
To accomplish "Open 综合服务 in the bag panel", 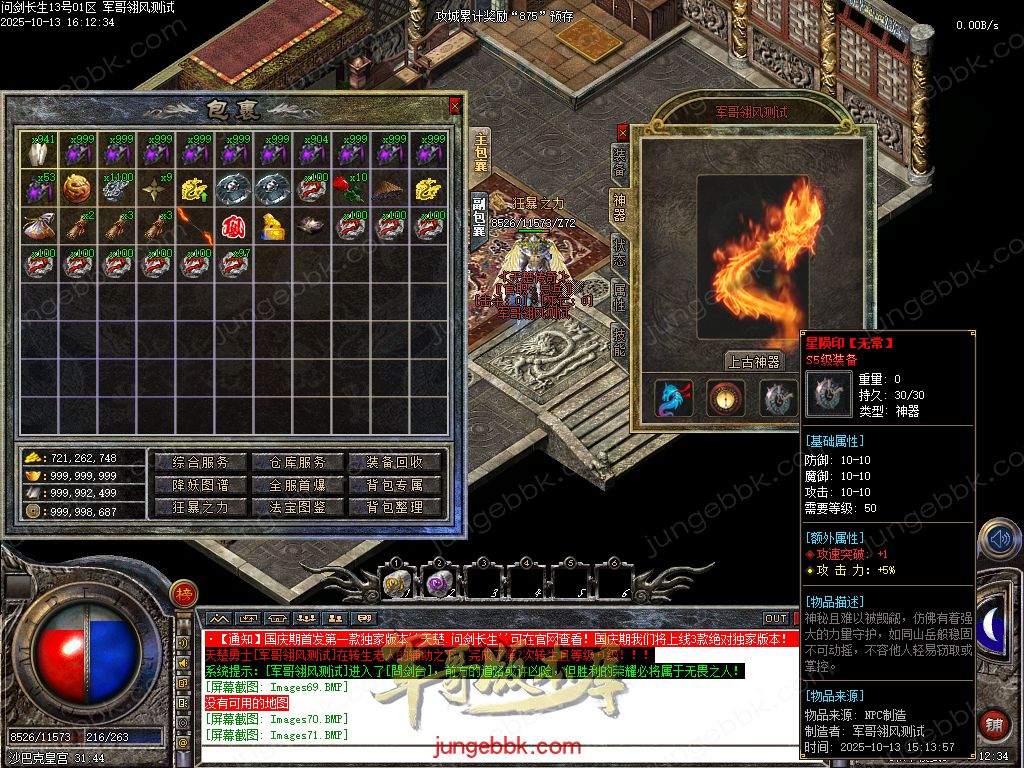I will 200,462.
